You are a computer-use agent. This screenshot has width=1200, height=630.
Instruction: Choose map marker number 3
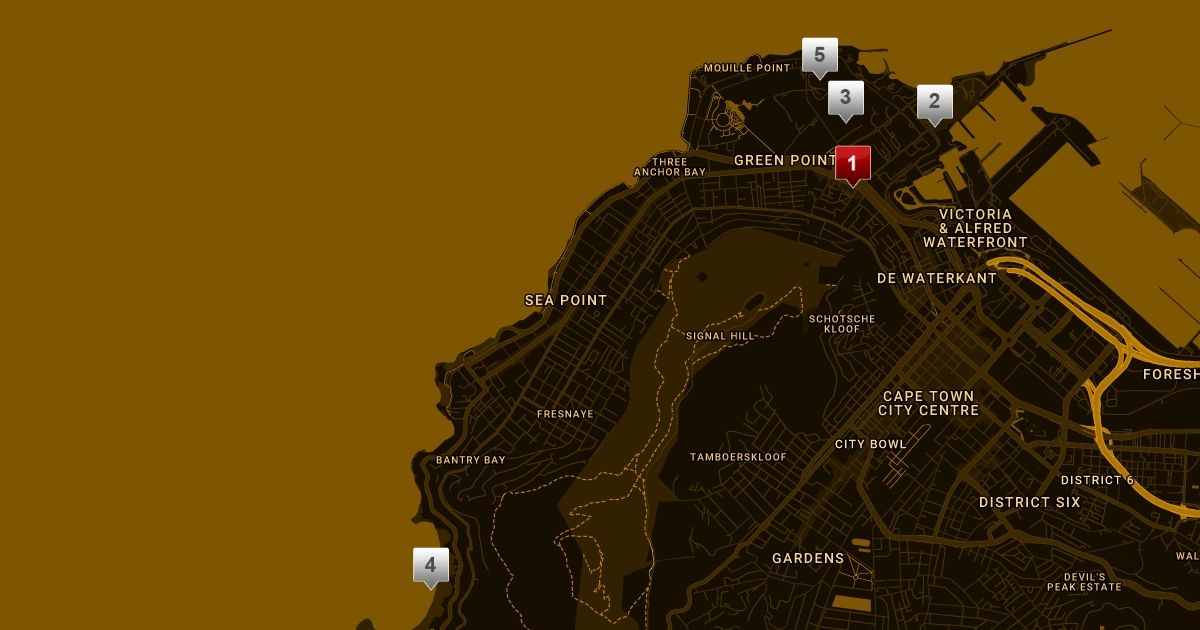(x=846, y=98)
